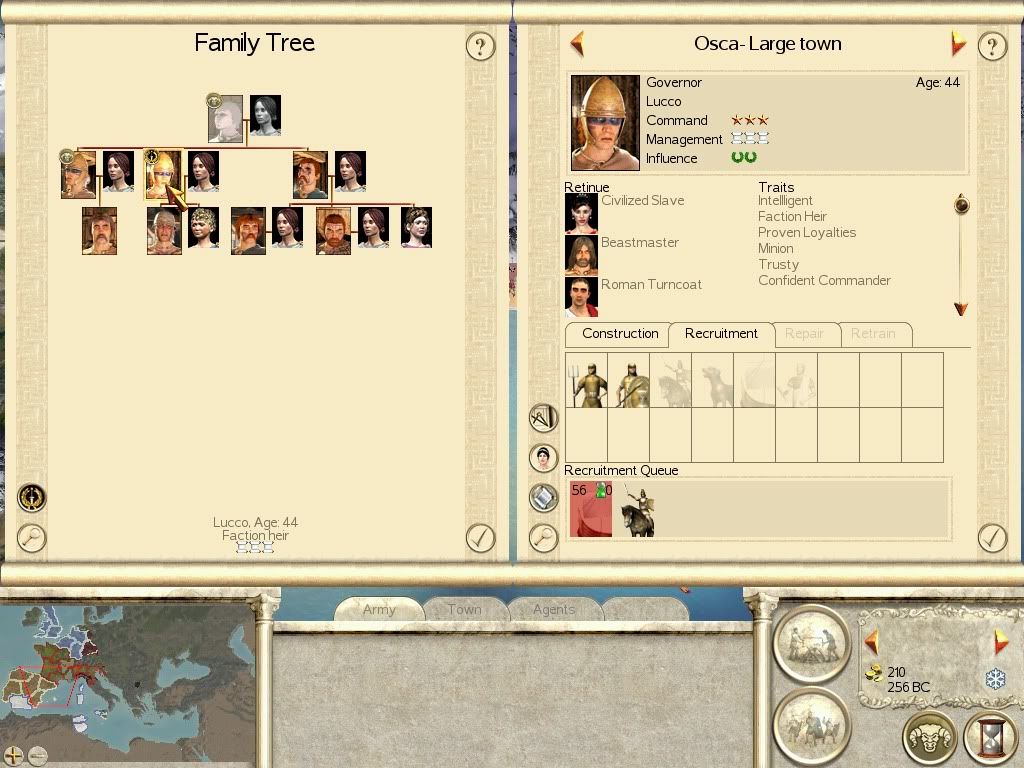Viewport: 1024px width, 768px height.
Task: Switch to the Construction tab
Action: pos(620,334)
